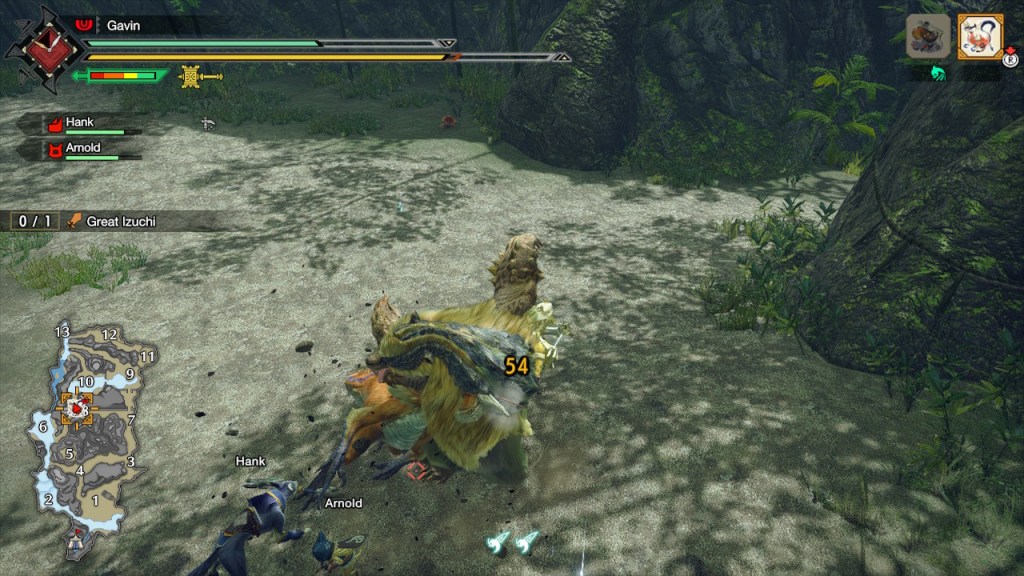Click the camp tent marker on the minimap
The width and height of the screenshot is (1024, 576).
75,541
